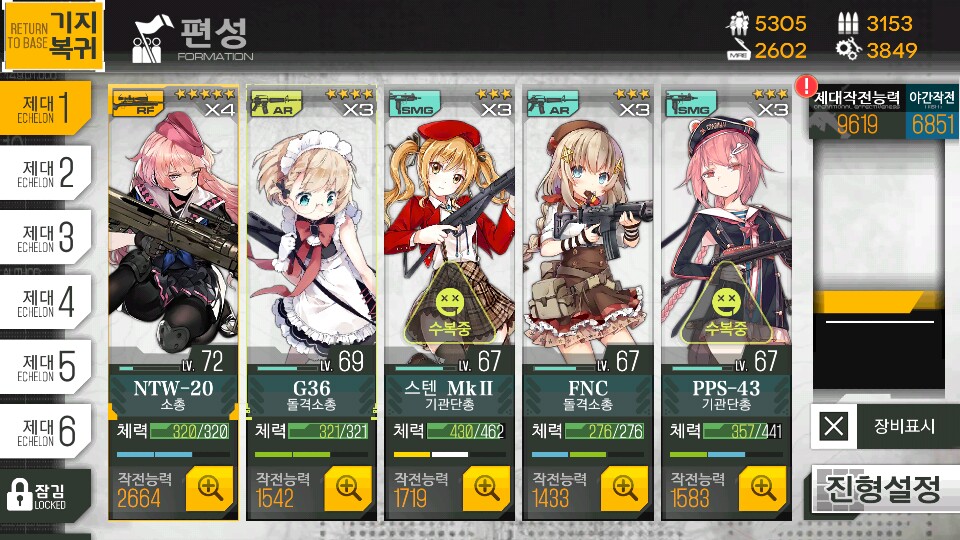Screen dimensions: 960x540
Task: Inspect NTW-20 details with magnifier button
Action: (x=210, y=488)
